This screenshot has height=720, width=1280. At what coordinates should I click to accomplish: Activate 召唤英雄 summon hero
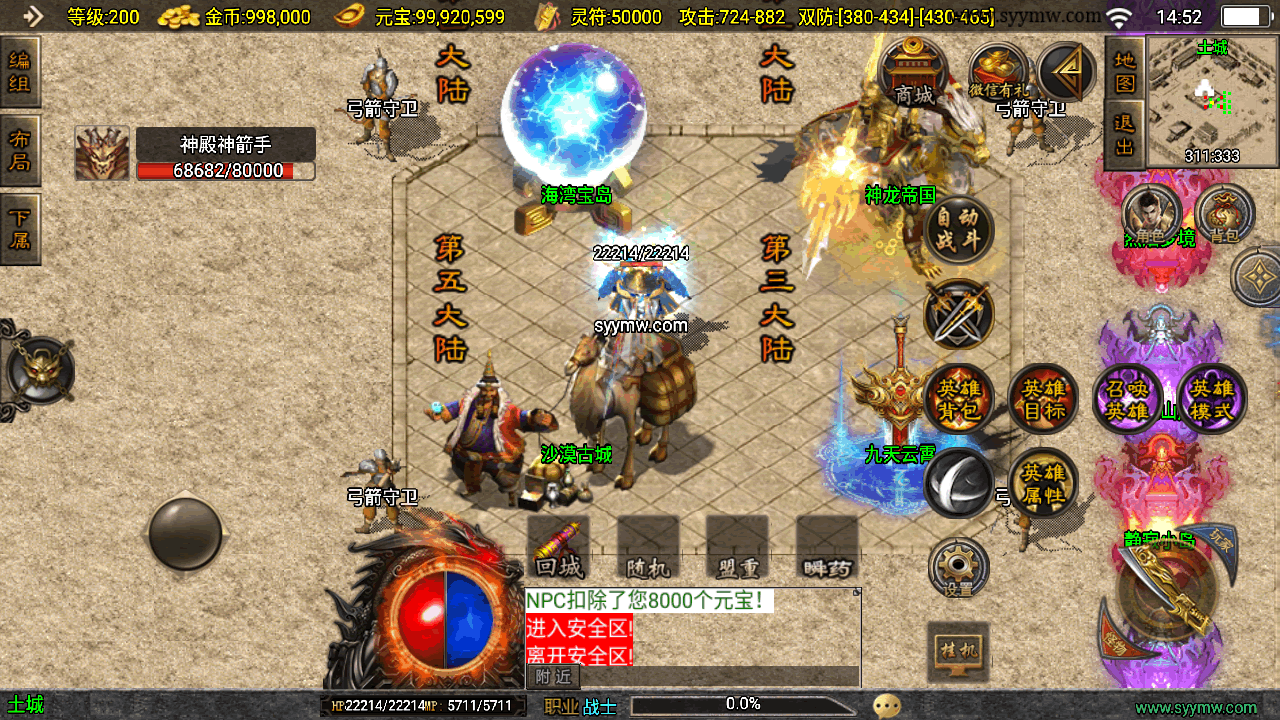coord(1129,398)
